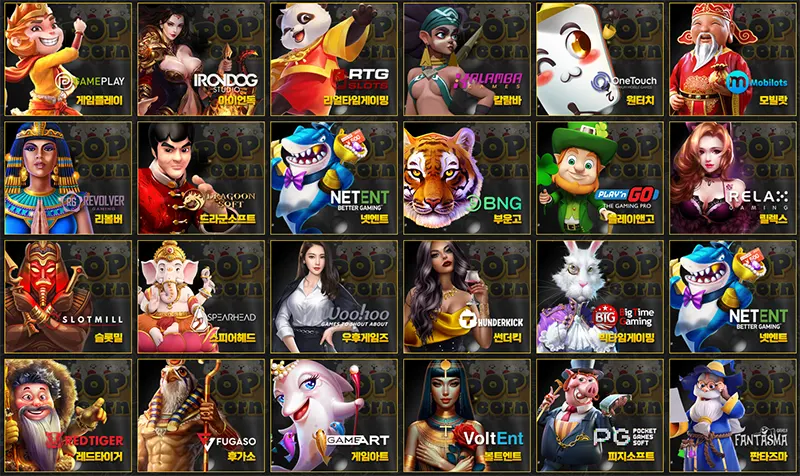Open the GamePlay provider tile
The height and width of the screenshot is (476, 800).
click(67, 58)
